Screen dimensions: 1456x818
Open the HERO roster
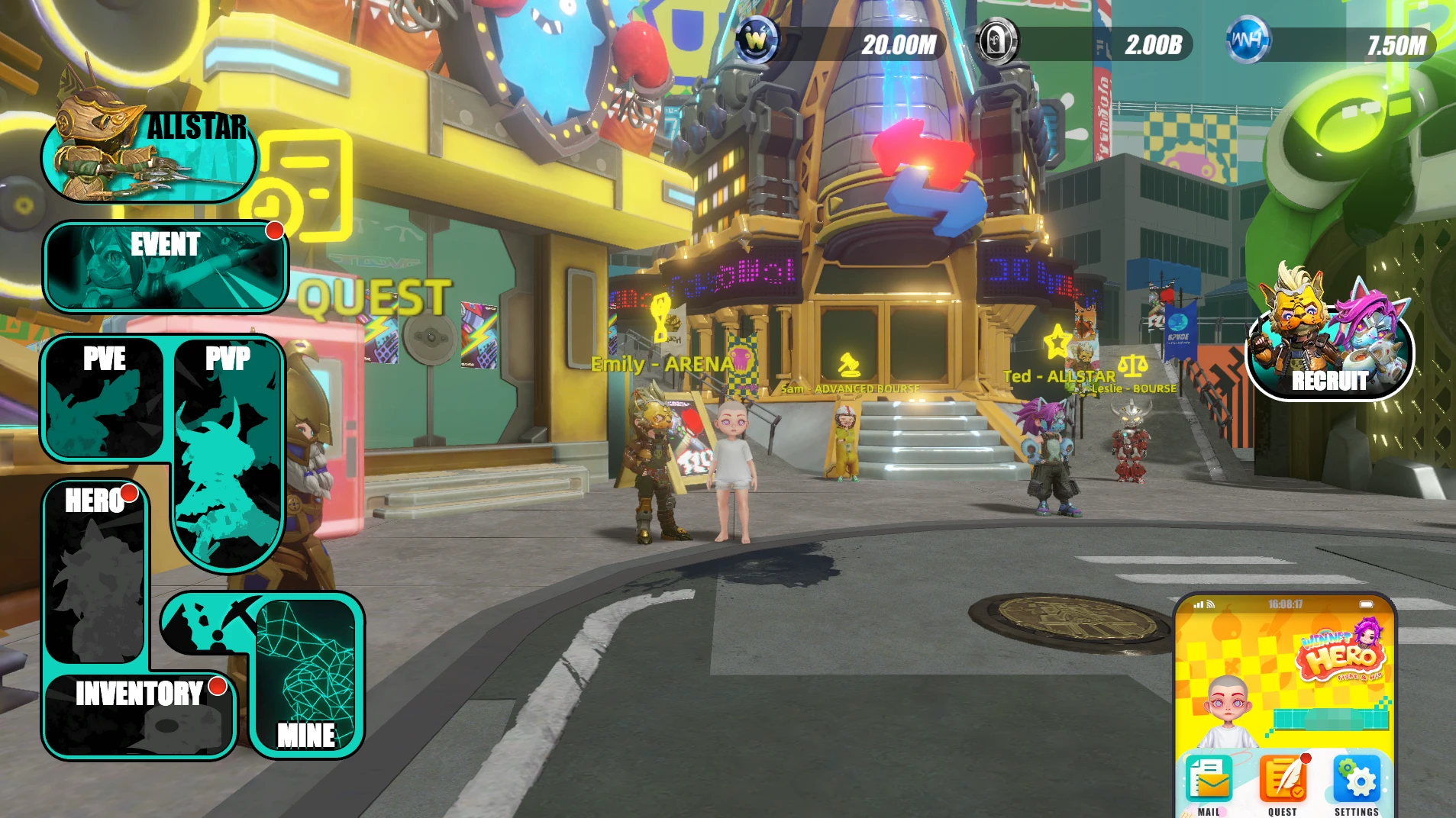pos(96,572)
